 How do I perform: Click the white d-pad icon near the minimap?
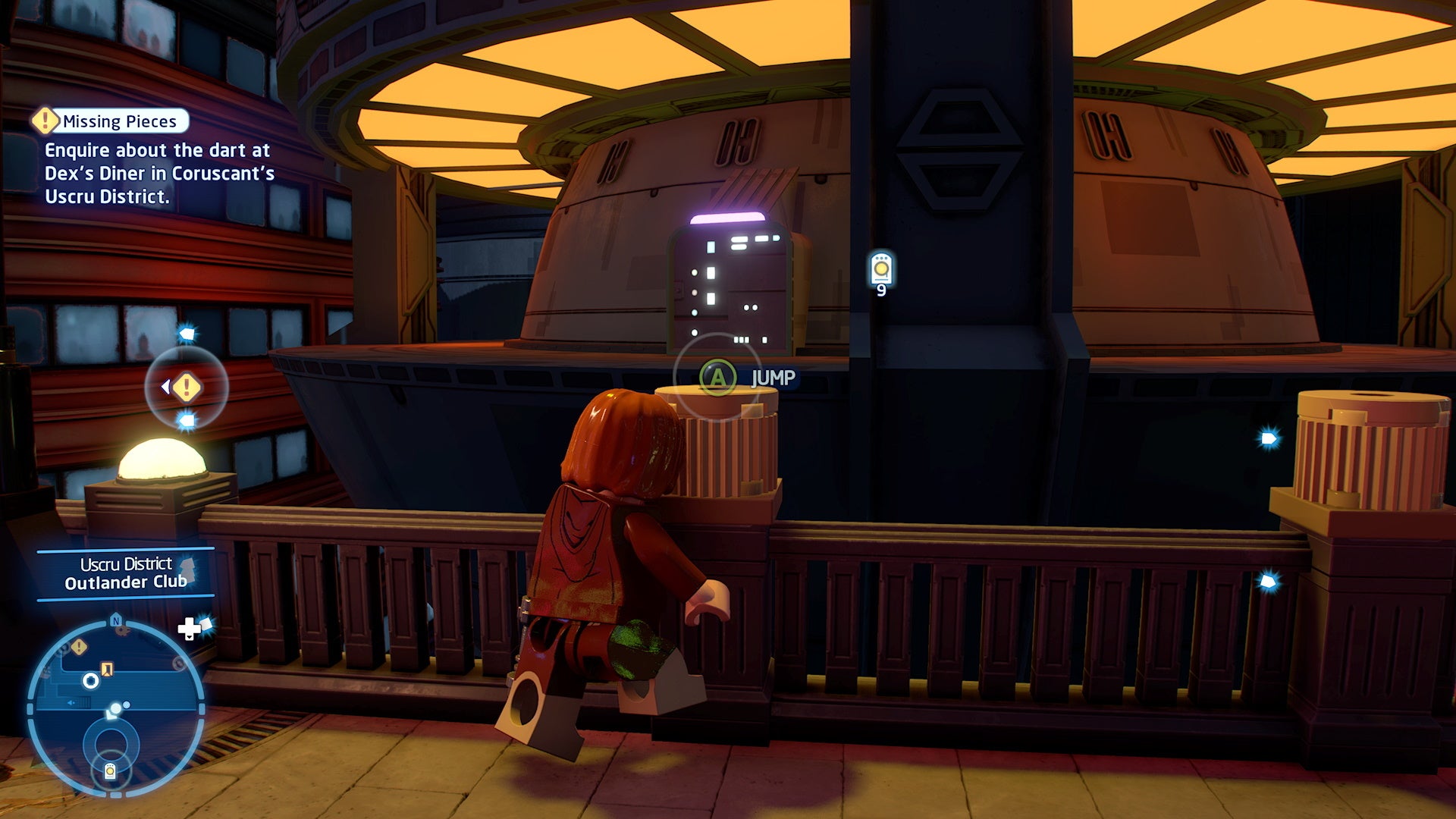pyautogui.click(x=190, y=628)
